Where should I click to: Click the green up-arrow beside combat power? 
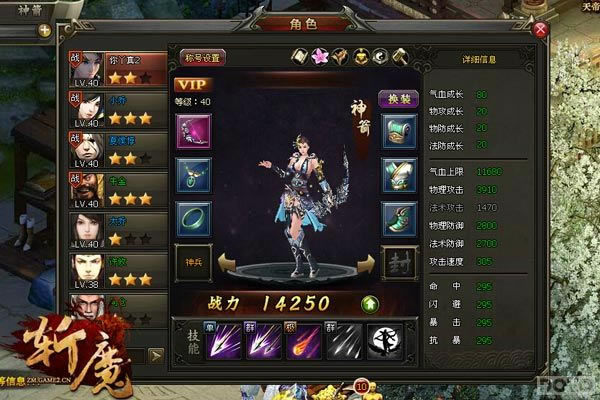(x=369, y=301)
